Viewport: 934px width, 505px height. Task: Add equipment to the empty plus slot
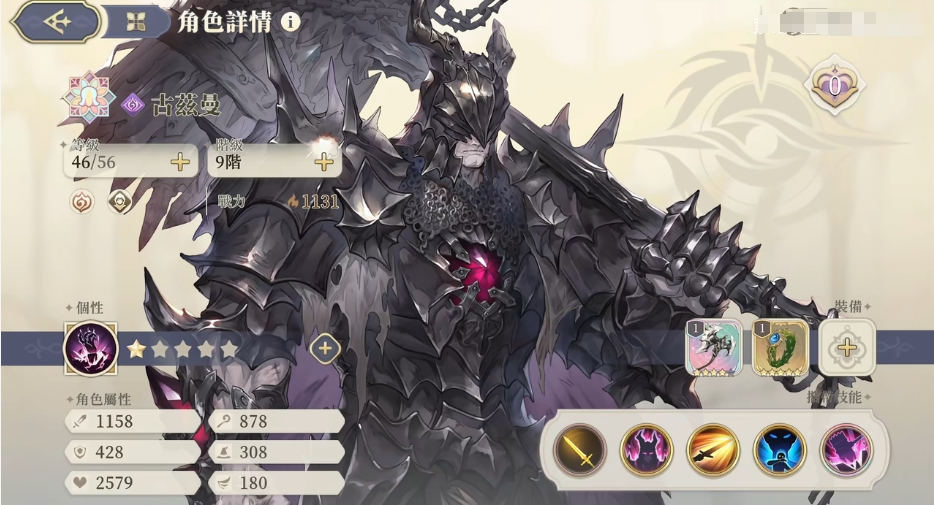(x=848, y=348)
